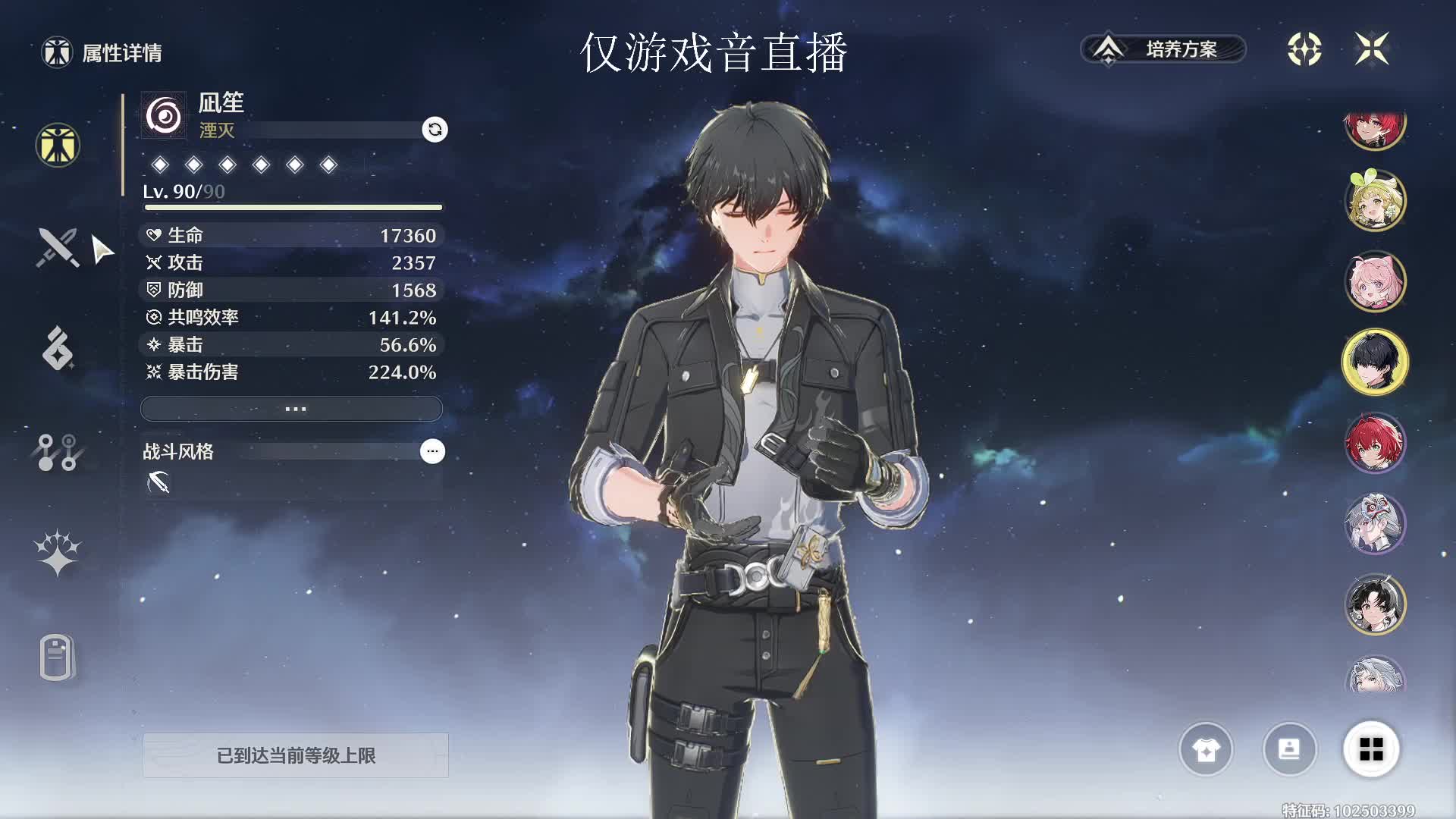The width and height of the screenshot is (1456, 819).
Task: Select the blonde character with the green bow
Action: (1375, 201)
